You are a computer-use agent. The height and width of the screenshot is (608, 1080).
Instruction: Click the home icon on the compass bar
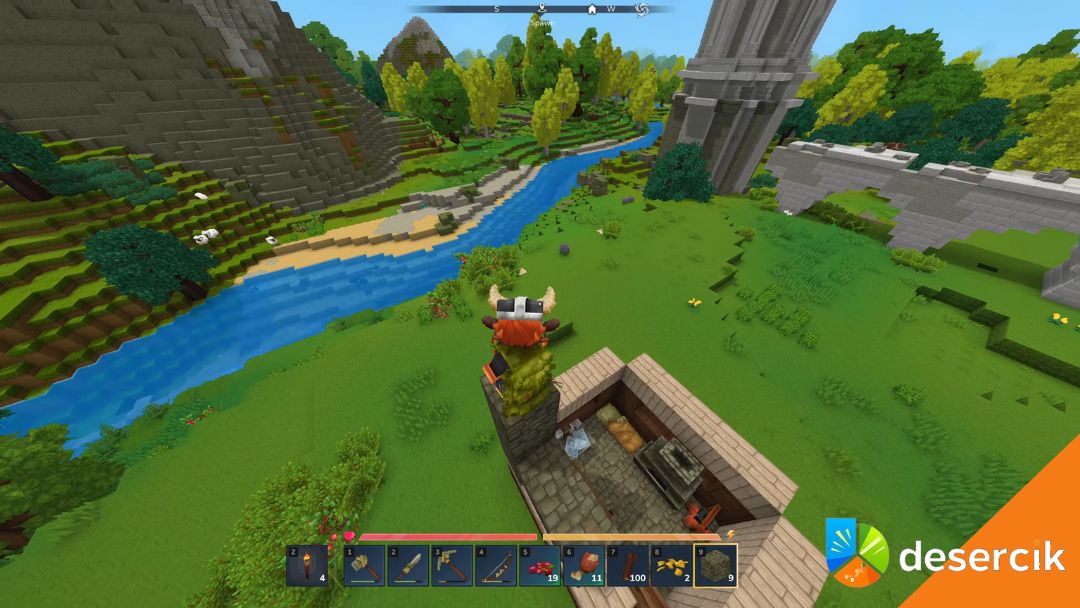tap(592, 9)
